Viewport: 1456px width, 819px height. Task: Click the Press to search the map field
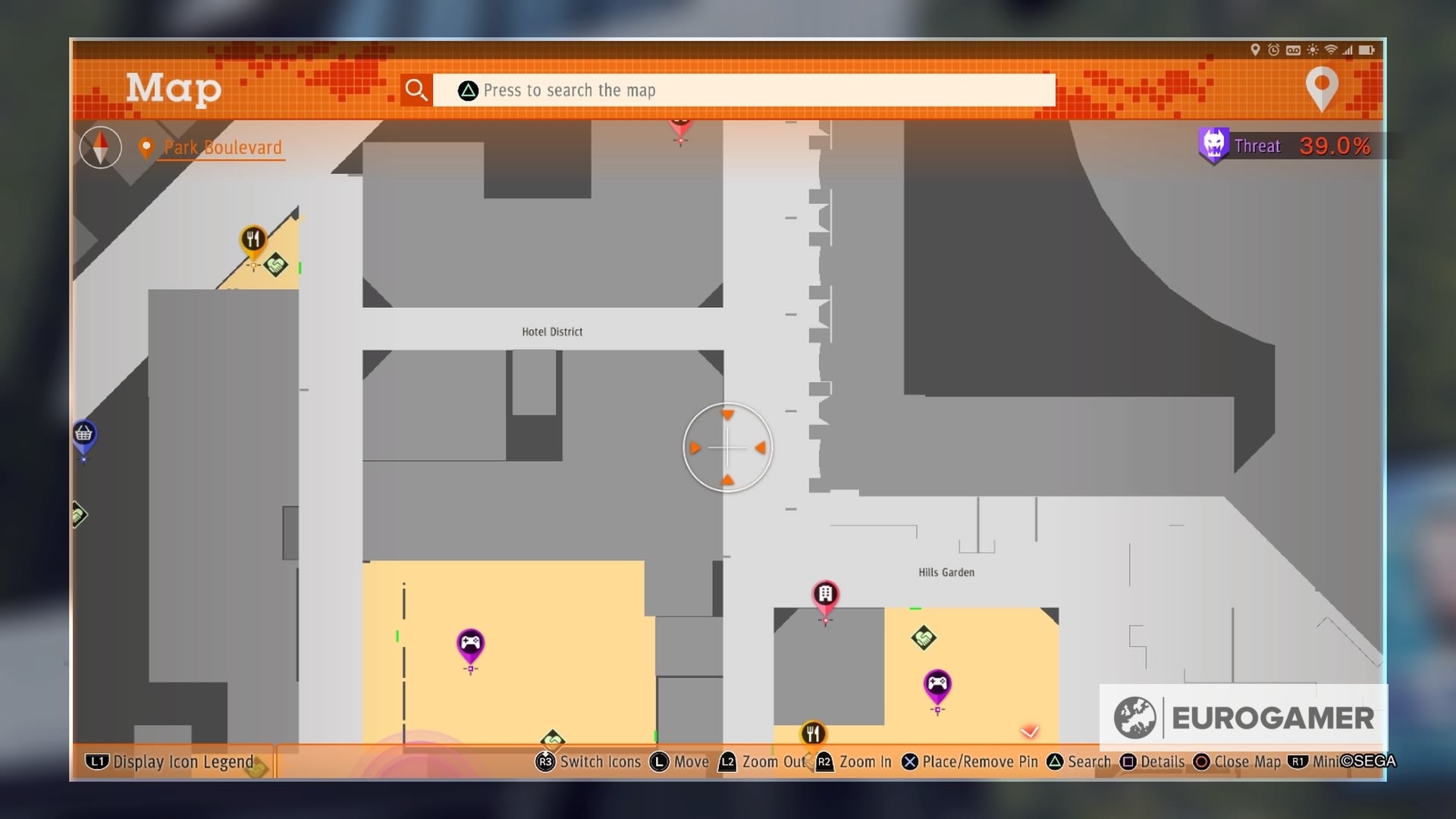click(x=743, y=89)
